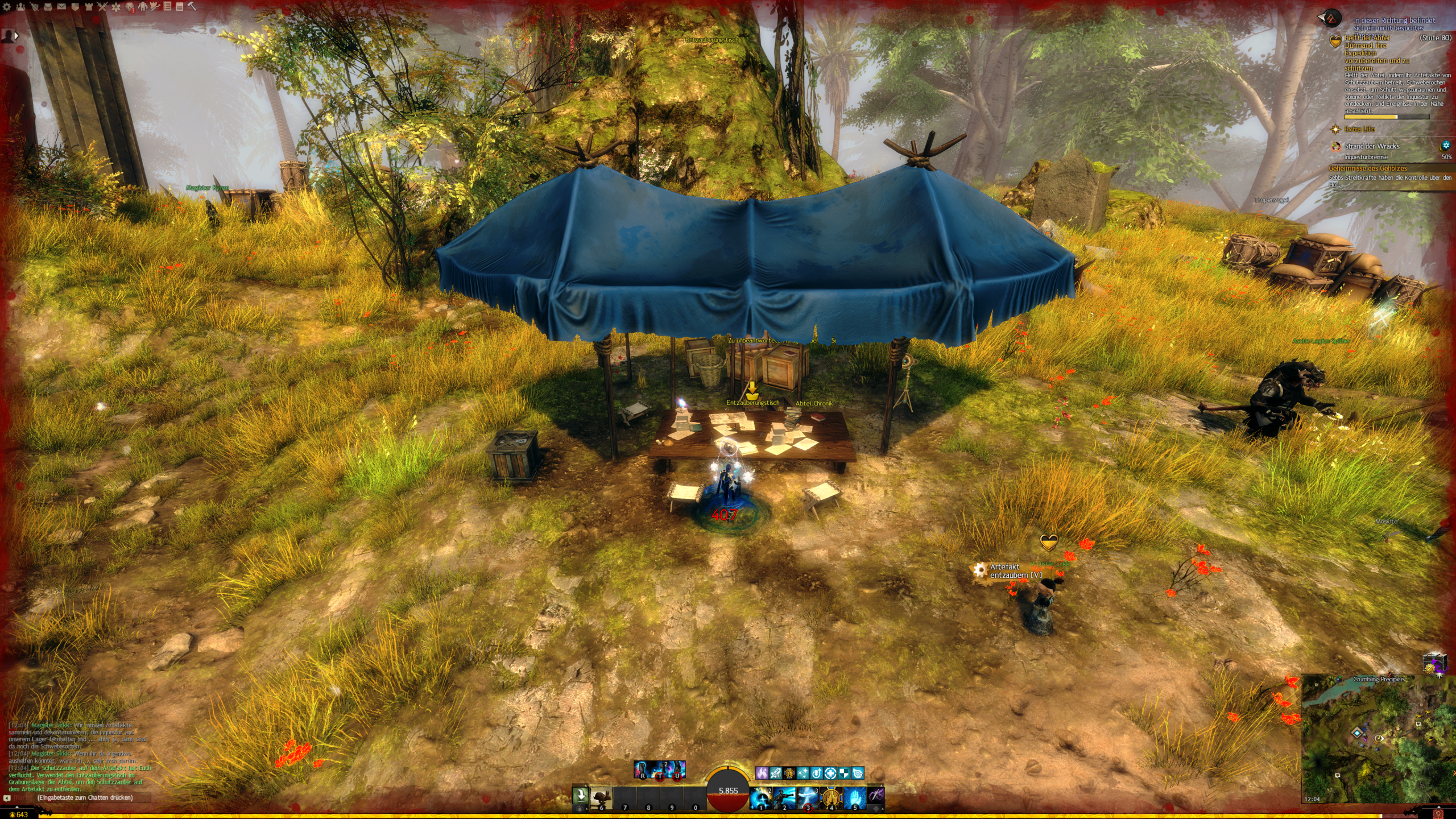1456x819 pixels.
Task: Use the punching figure skill 2
Action: [784, 797]
